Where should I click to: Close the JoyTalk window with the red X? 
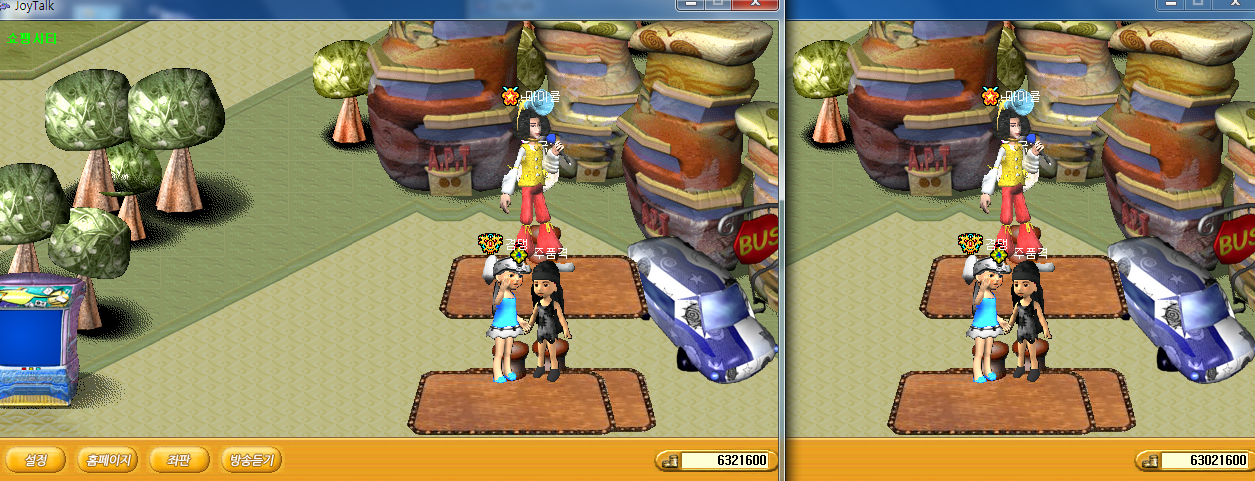pos(757,5)
